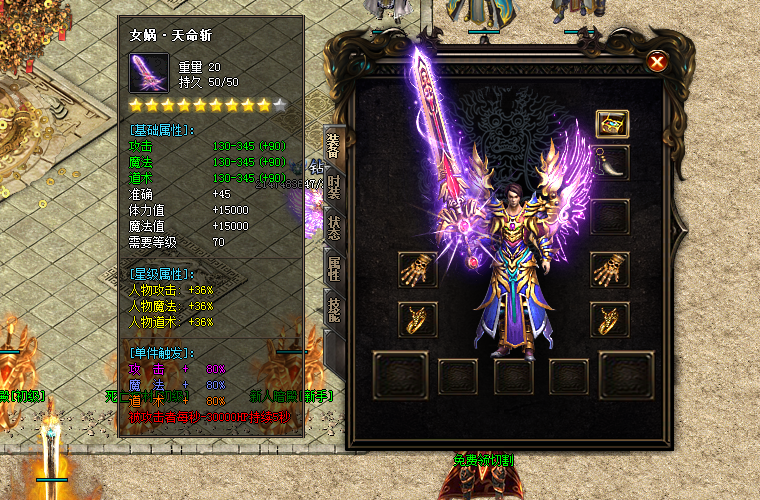Switch to the 属性 attributes tab
The height and width of the screenshot is (500, 760).
point(334,267)
